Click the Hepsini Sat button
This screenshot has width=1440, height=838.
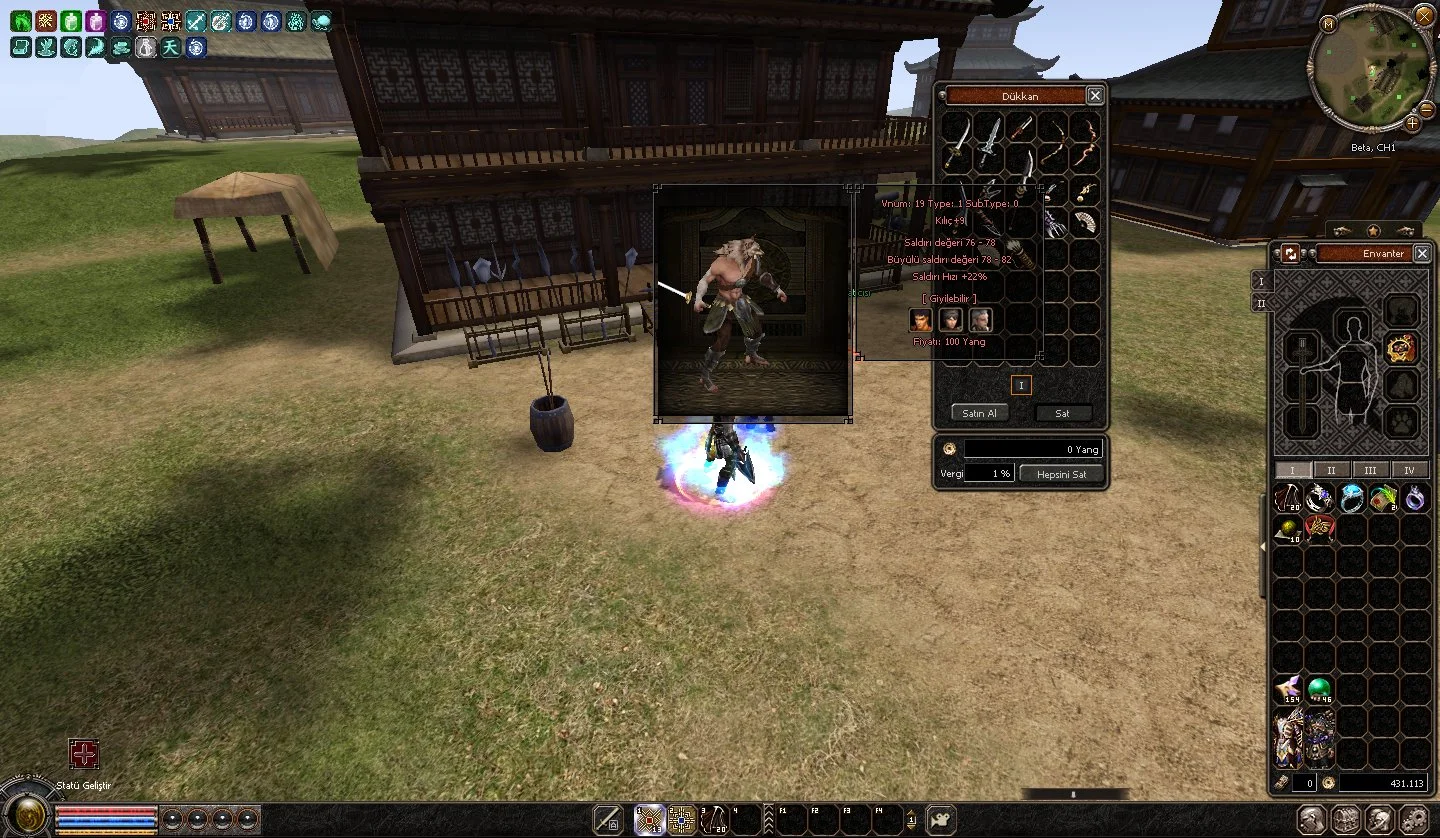click(x=1061, y=474)
